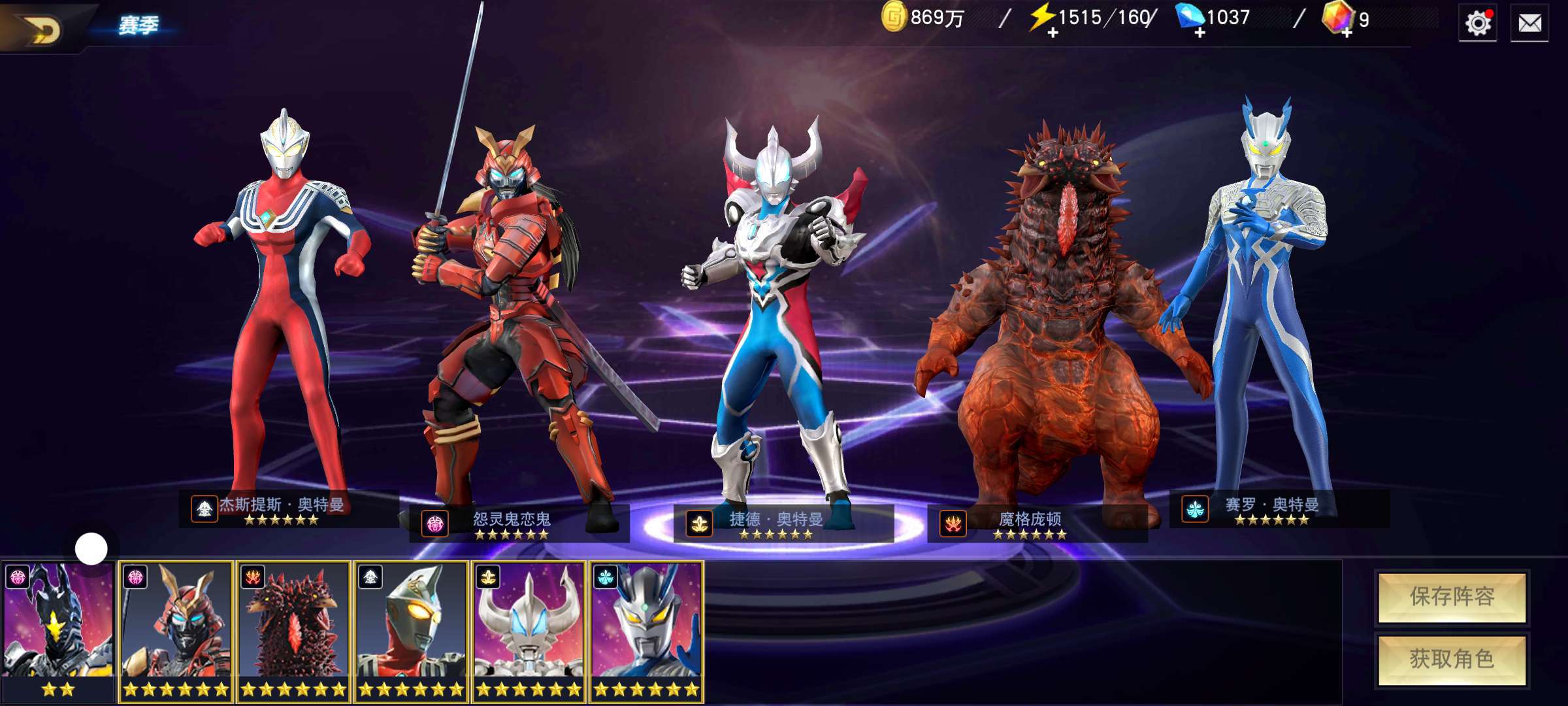
Task: Open the settings gear menu
Action: coord(1478,24)
